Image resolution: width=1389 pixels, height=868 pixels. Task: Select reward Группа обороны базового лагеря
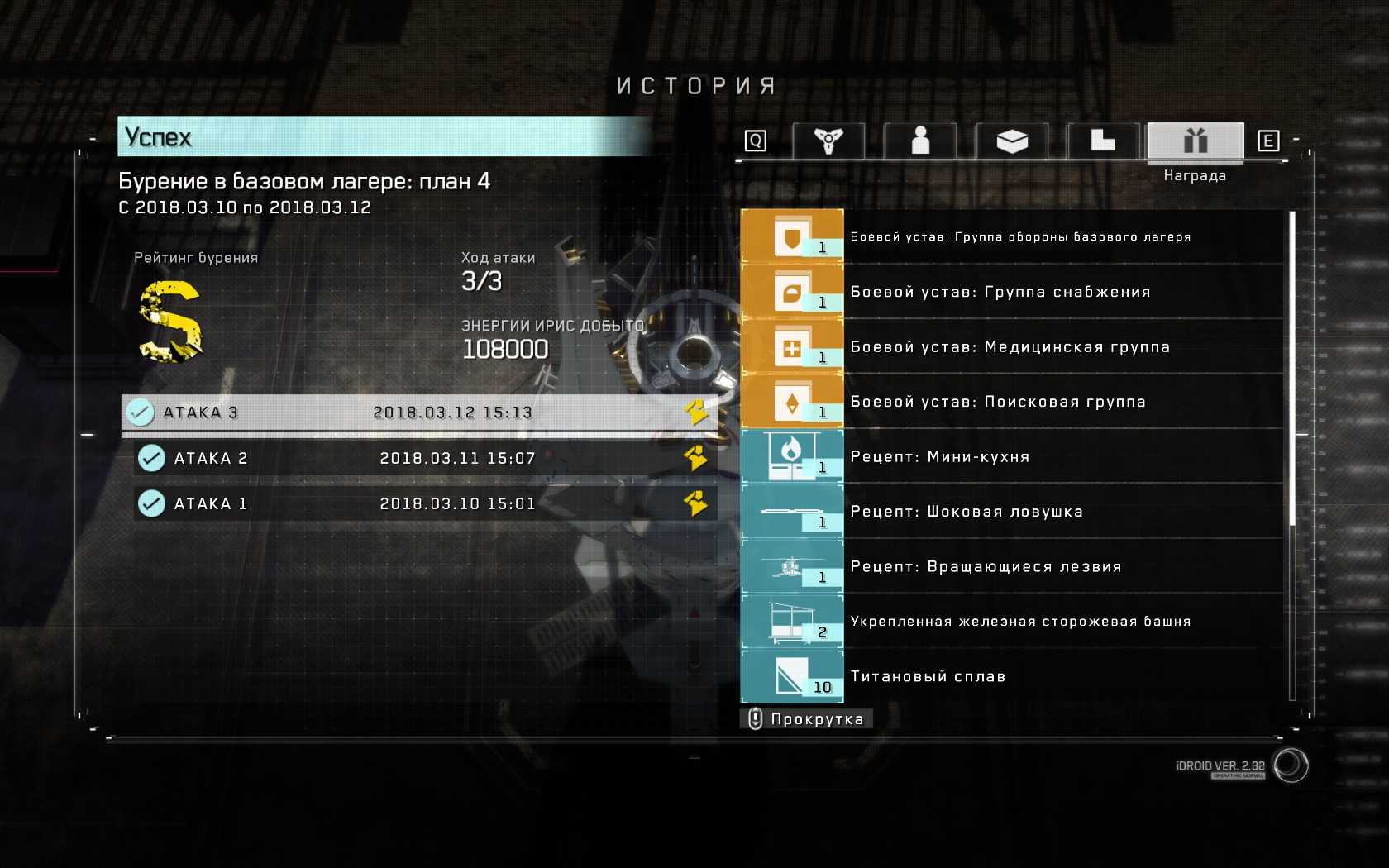point(1013,237)
